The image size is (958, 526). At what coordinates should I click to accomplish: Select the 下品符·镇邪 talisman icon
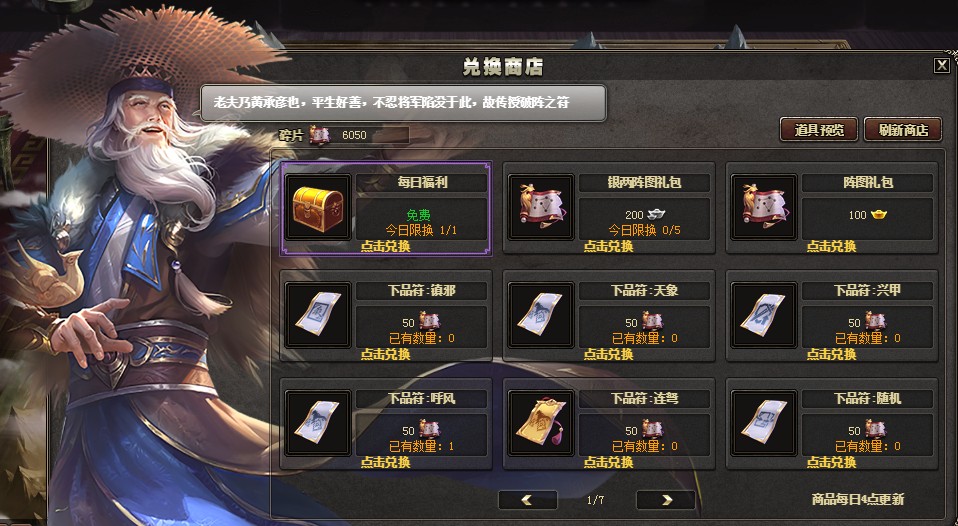tap(318, 315)
